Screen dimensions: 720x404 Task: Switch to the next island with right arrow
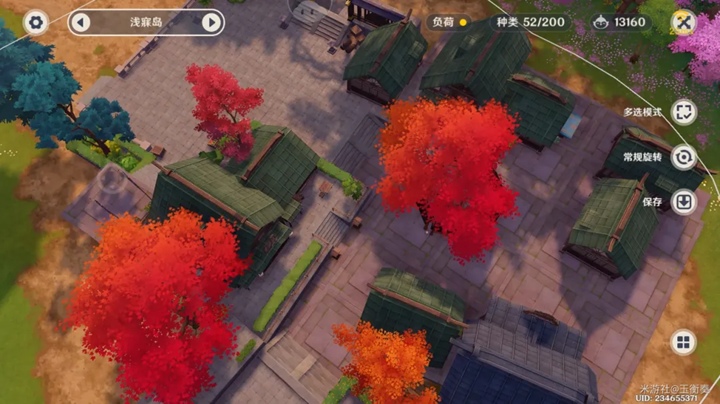click(211, 22)
